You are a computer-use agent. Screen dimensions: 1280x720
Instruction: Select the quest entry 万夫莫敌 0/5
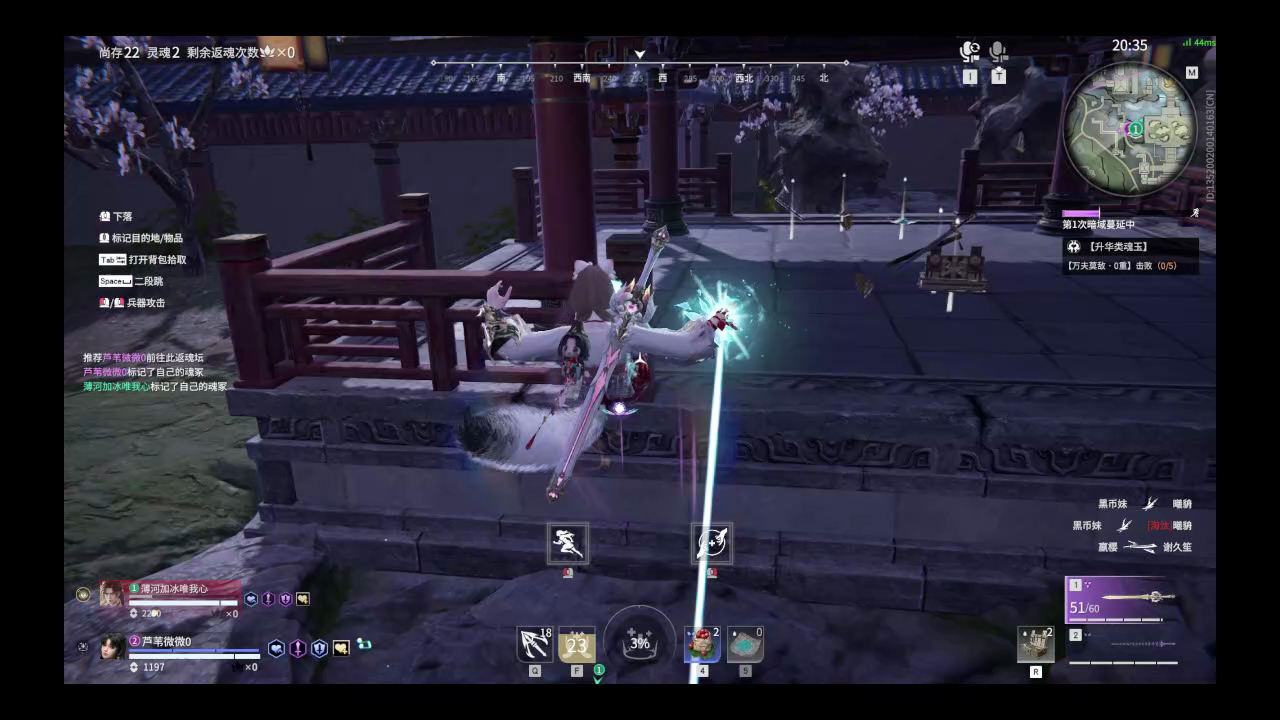[x=1120, y=265]
